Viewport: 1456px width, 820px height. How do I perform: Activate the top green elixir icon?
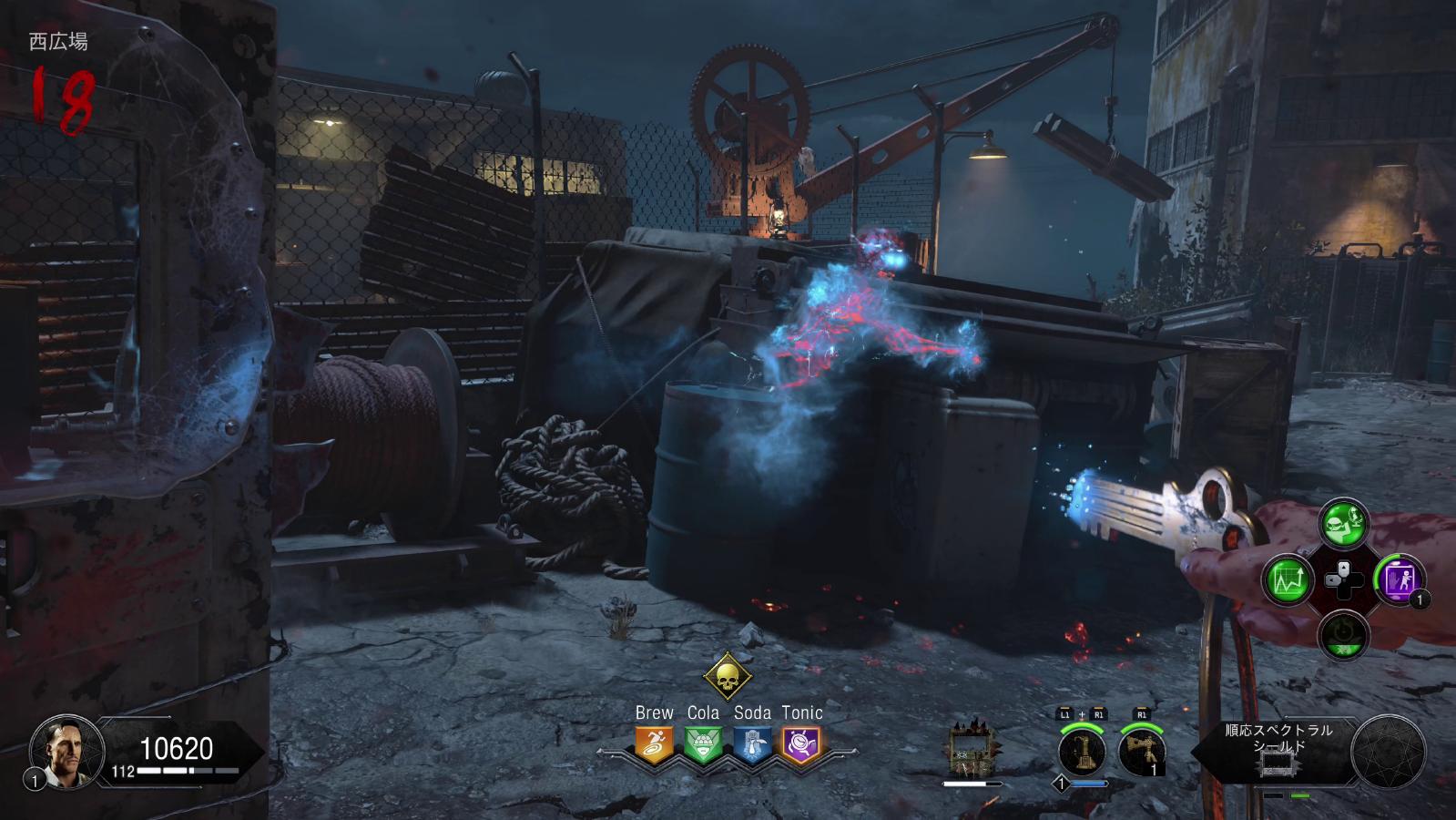1344,523
